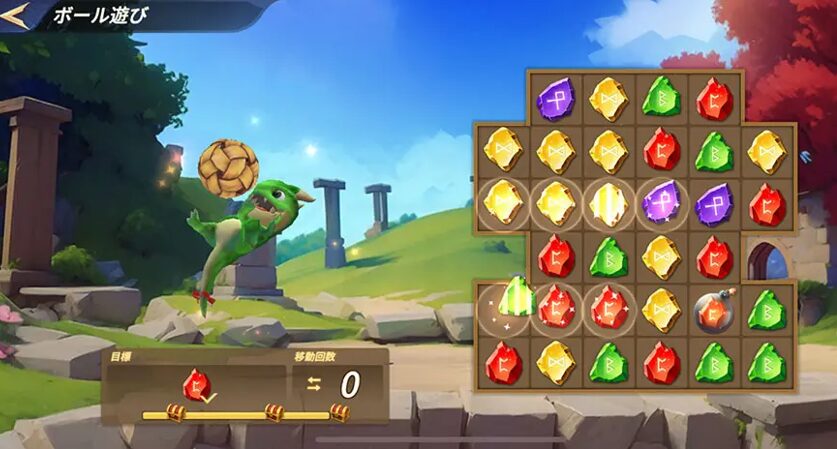Viewport: 837px width, 449px height.
Task: Select the purple gem inside a glowing circle
Action: tap(661, 203)
